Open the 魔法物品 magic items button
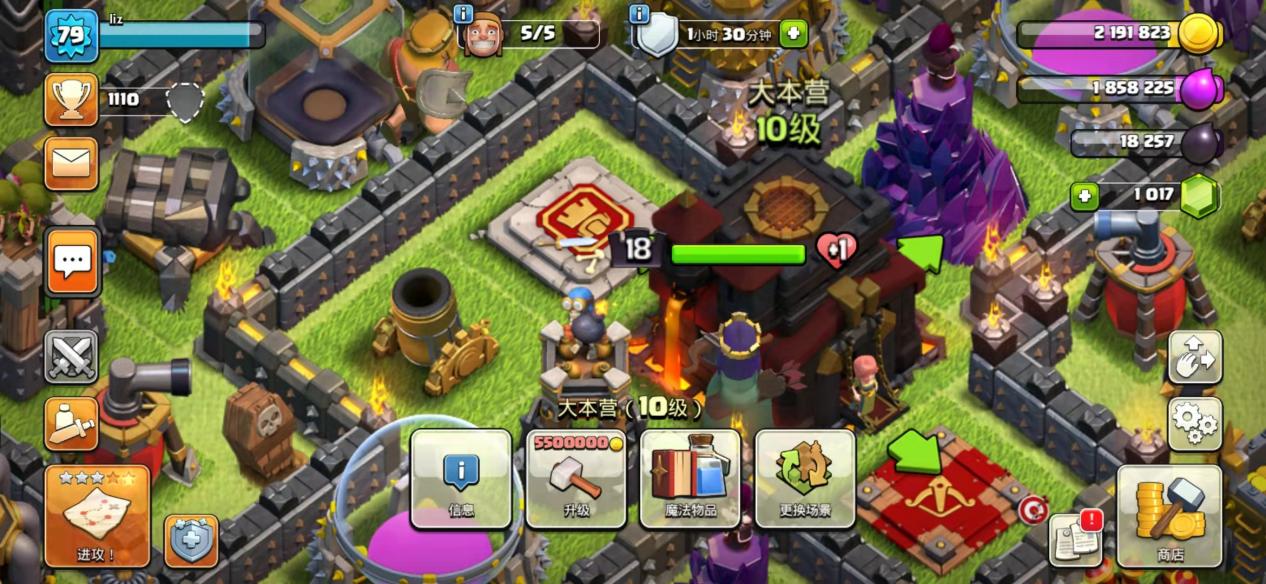The width and height of the screenshot is (1266, 584). (x=691, y=479)
